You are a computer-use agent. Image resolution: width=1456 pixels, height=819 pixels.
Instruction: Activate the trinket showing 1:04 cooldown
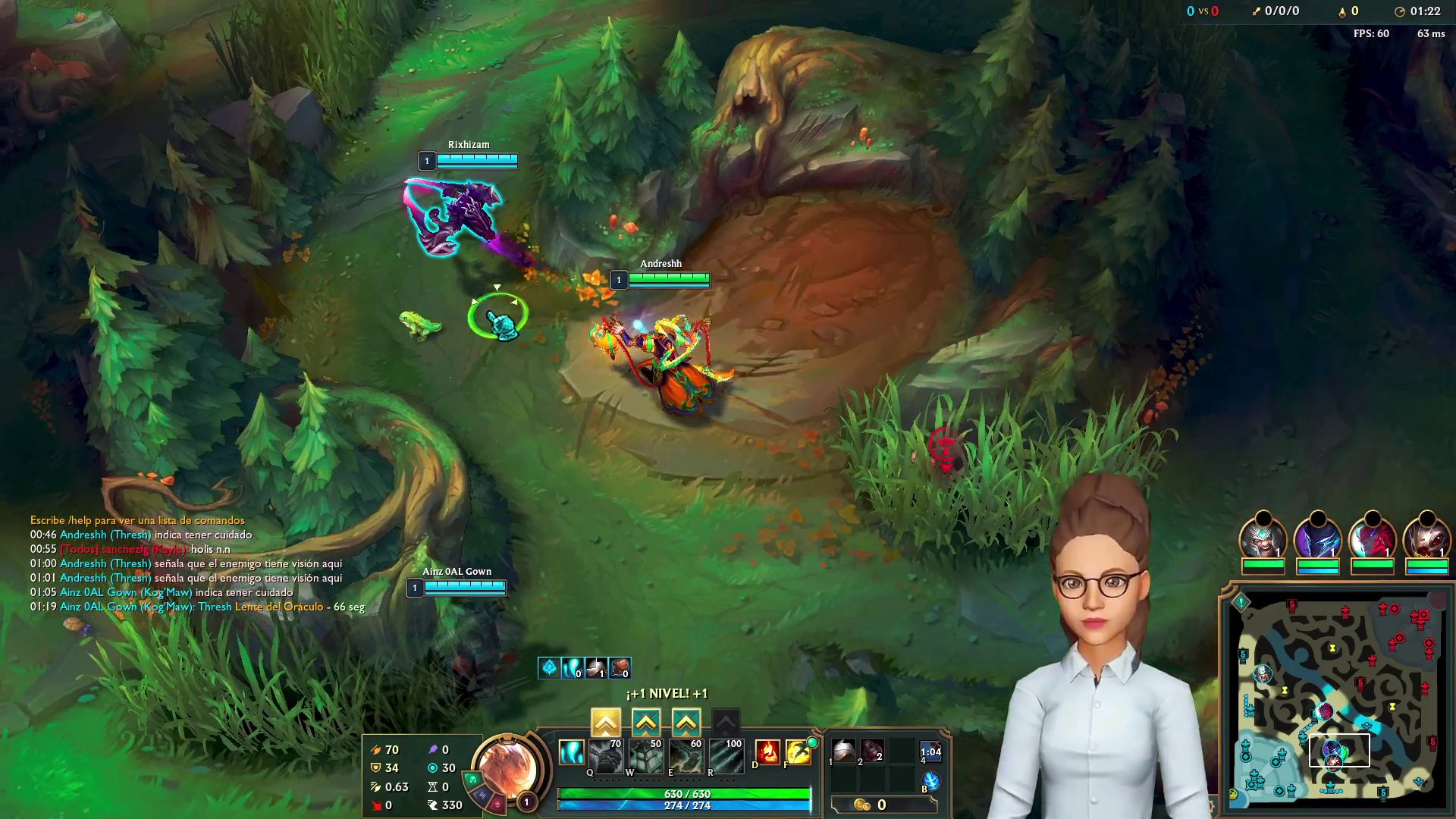(x=930, y=752)
